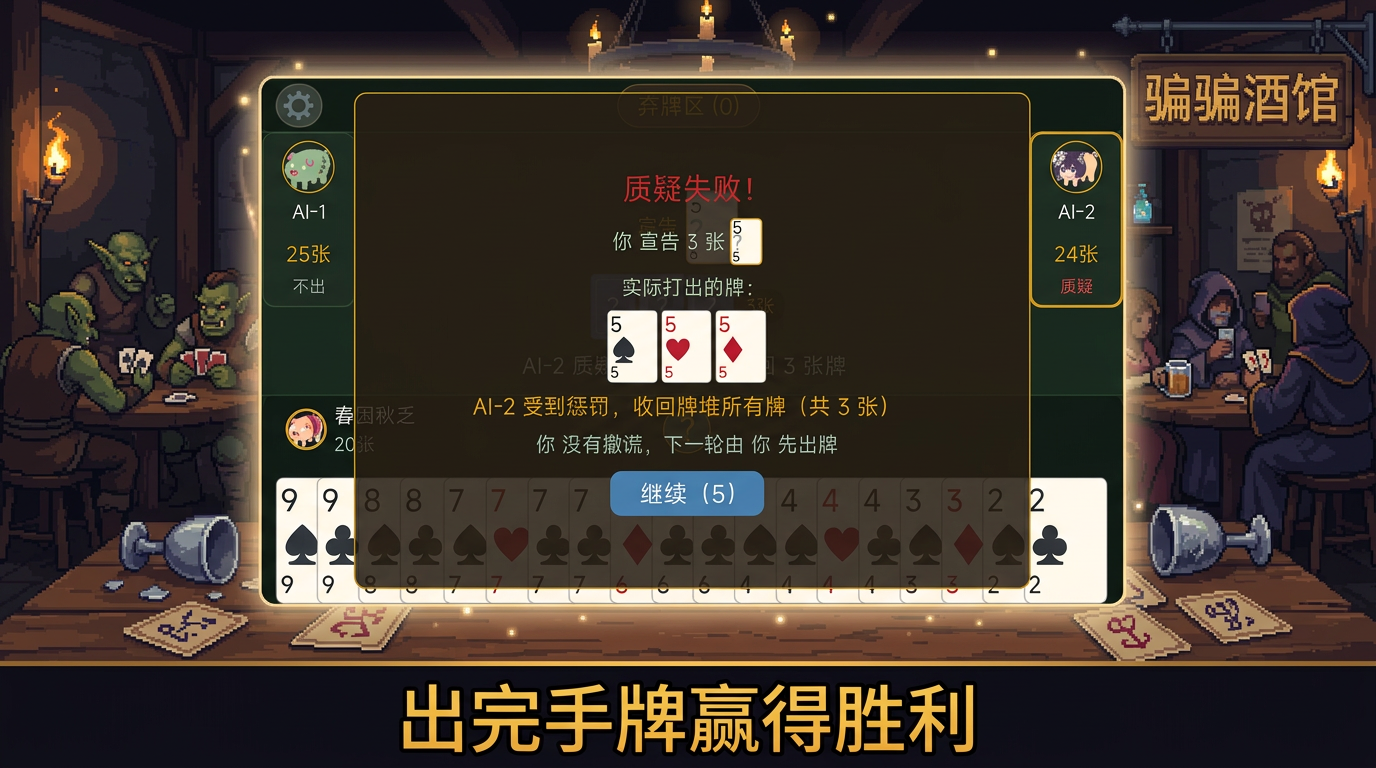Click AI-1's 不出 pass status label
This screenshot has height=768, width=1376.
click(x=308, y=287)
